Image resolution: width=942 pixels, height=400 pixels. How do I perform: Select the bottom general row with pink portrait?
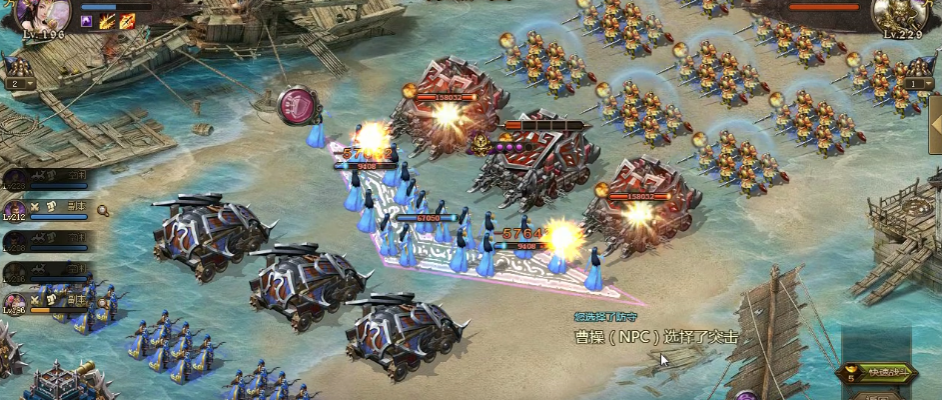coord(50,302)
